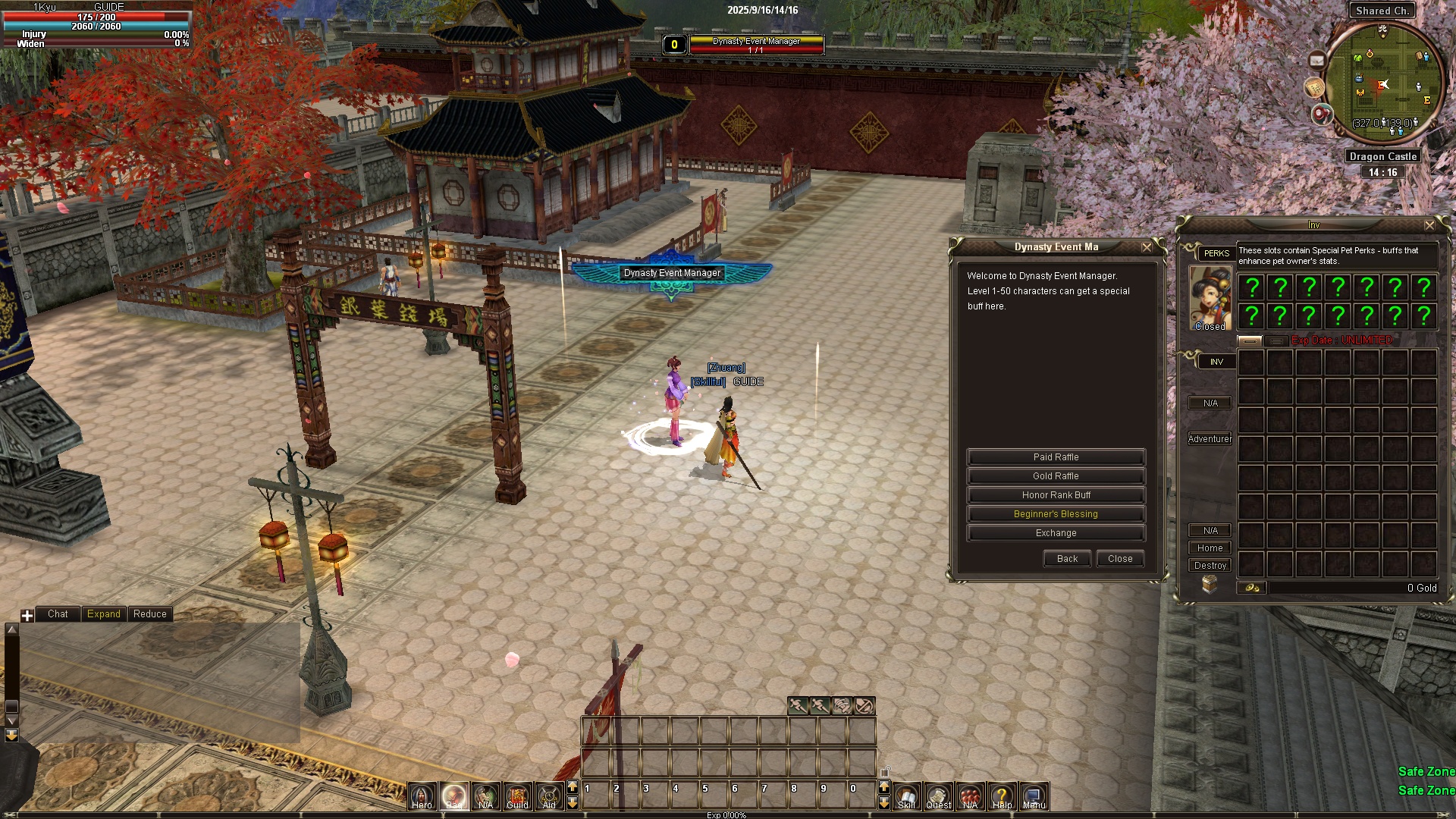Request the Honor Rank Buff
This screenshot has height=819, width=1456.
tap(1056, 495)
